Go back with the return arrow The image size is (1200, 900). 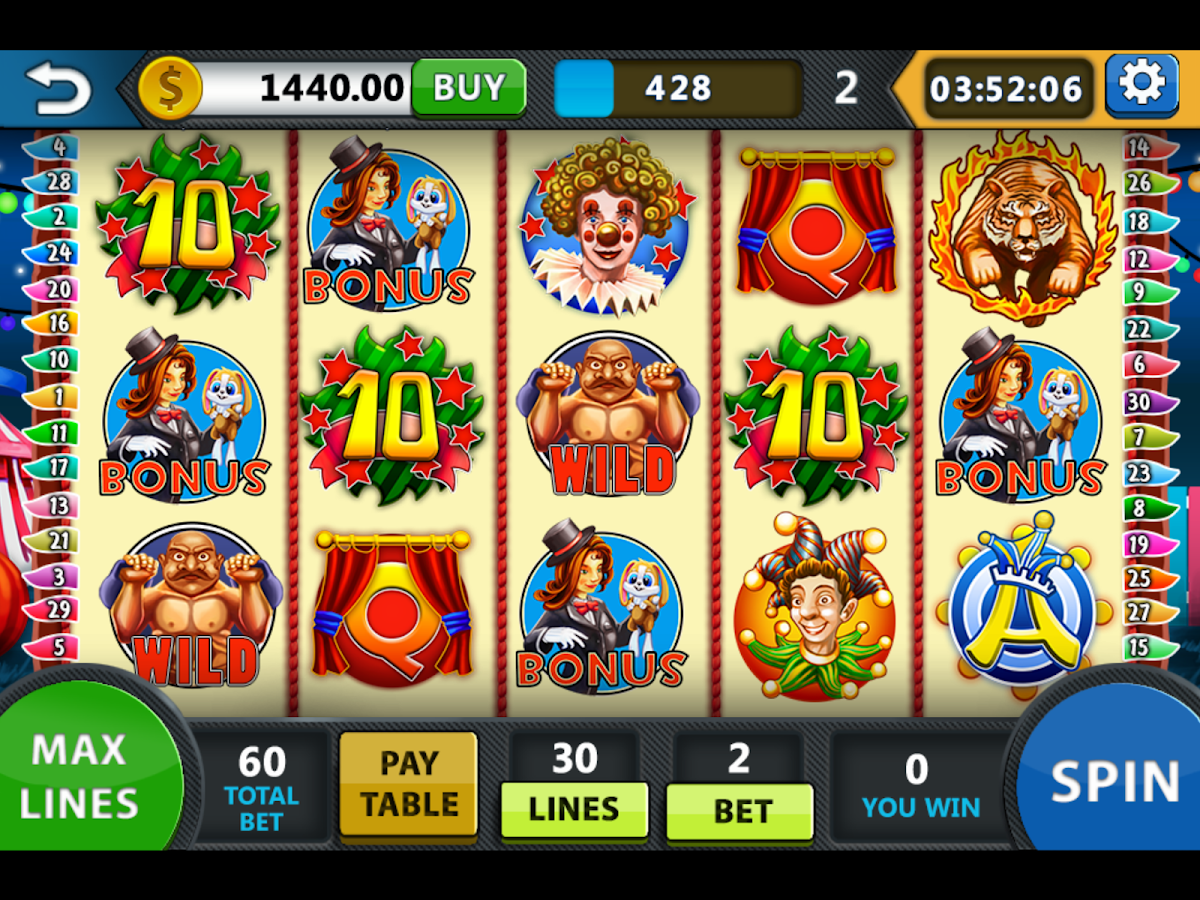(x=58, y=88)
